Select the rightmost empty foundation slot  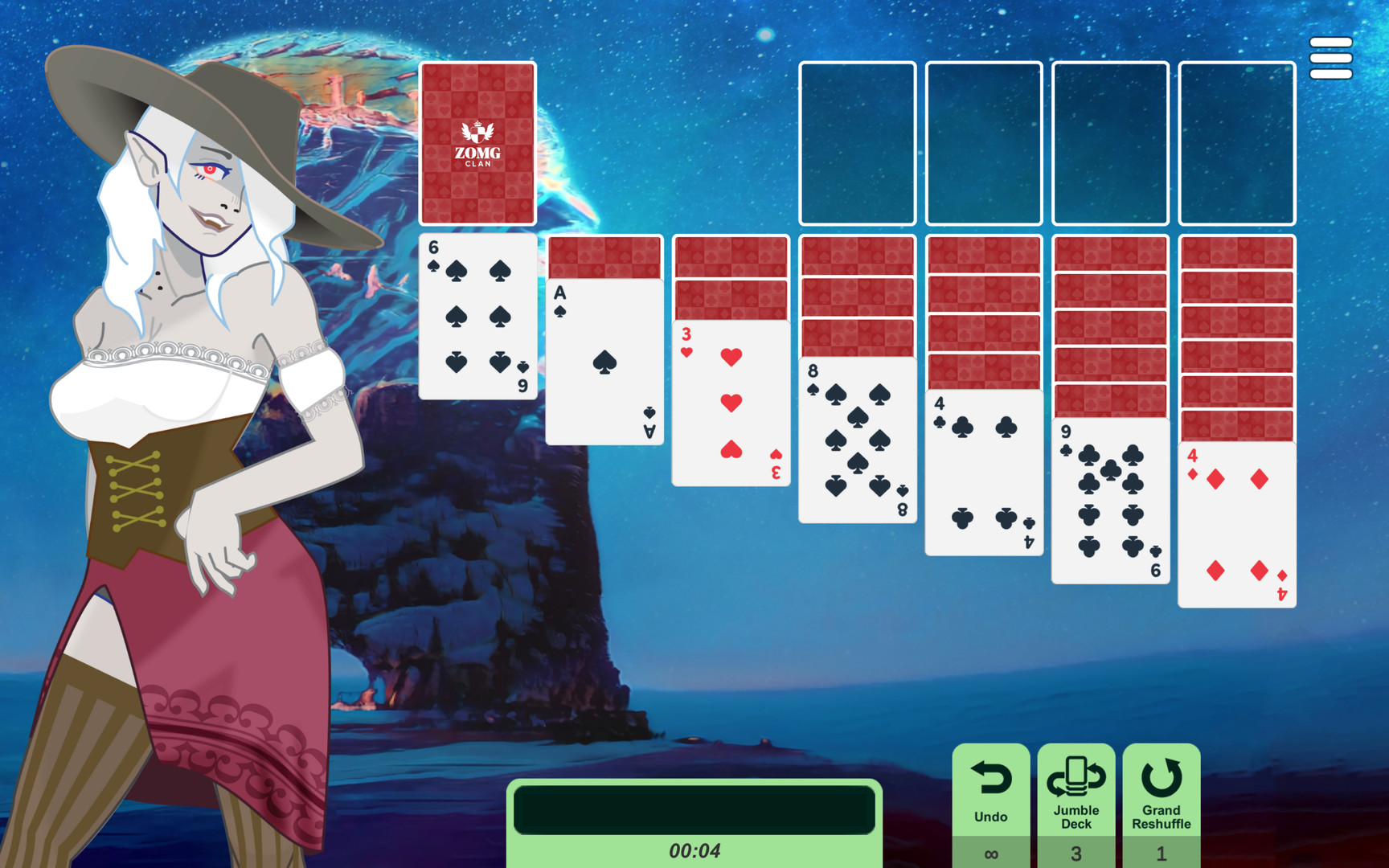click(1236, 143)
